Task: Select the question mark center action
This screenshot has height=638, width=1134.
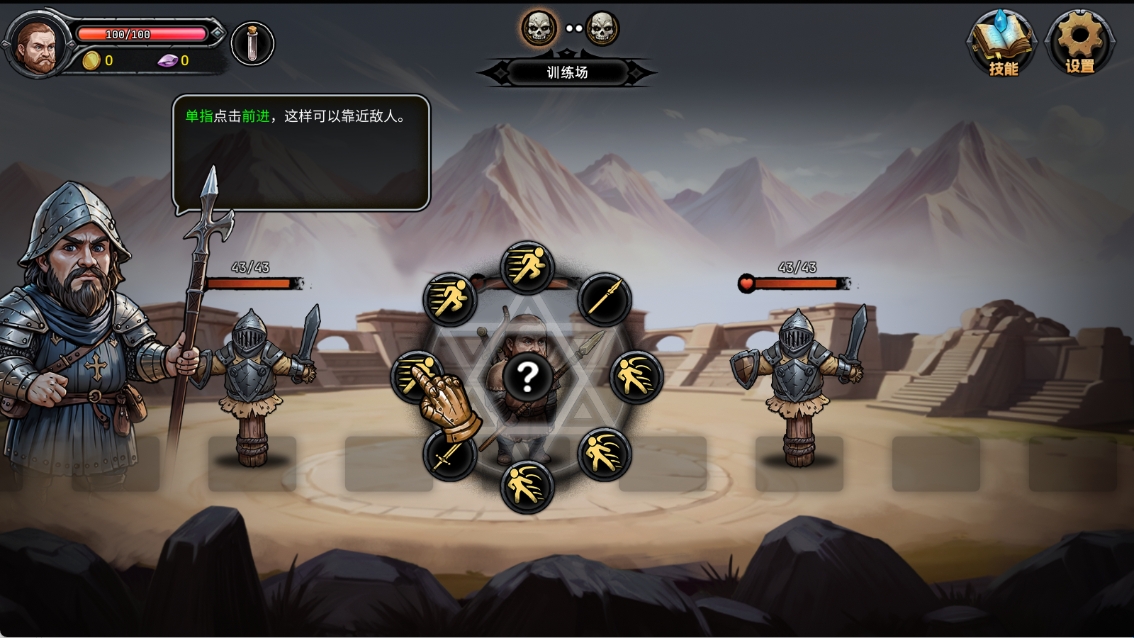Action: pyautogui.click(x=527, y=377)
